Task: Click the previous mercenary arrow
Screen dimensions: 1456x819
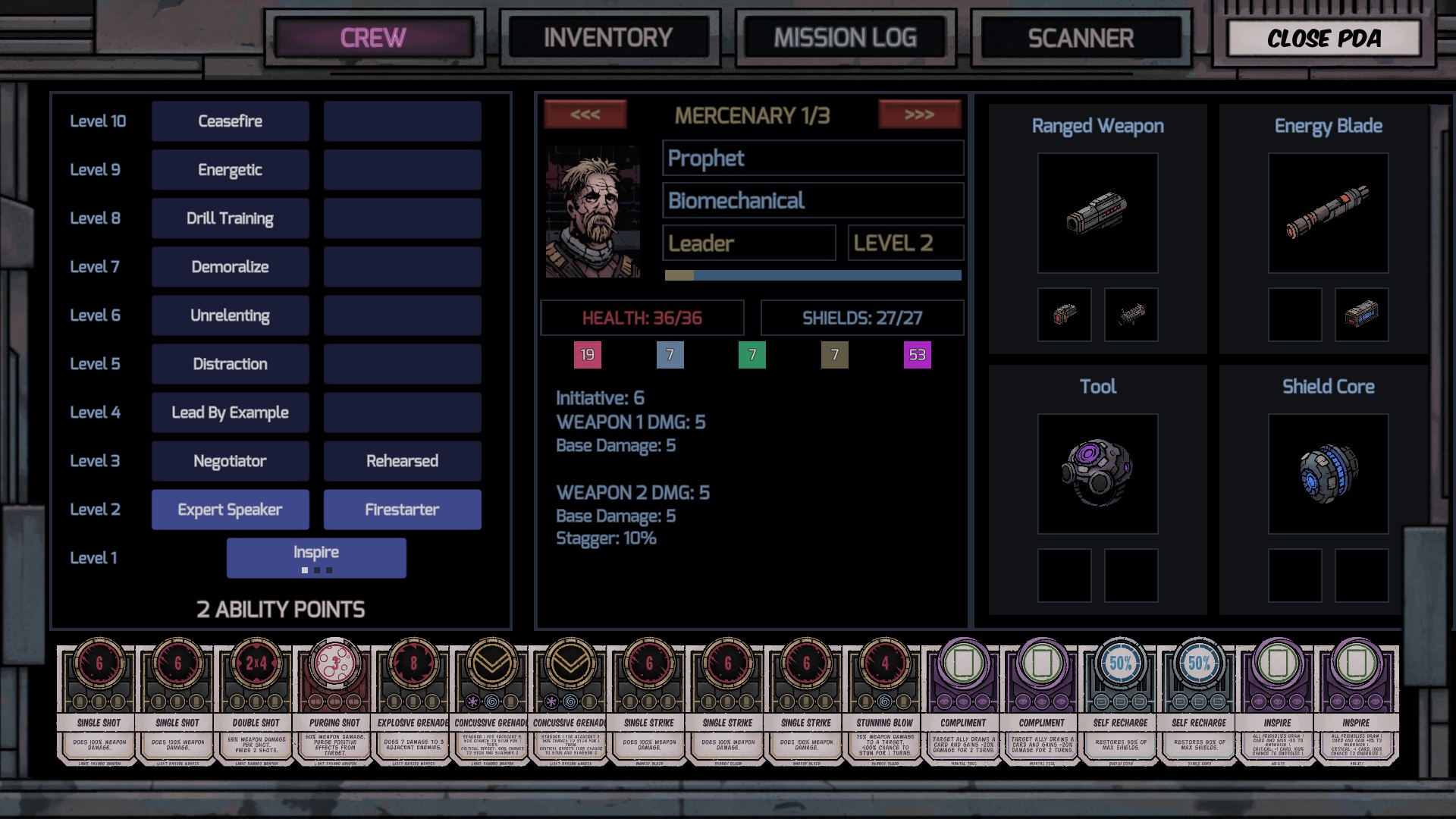Action: [585, 115]
